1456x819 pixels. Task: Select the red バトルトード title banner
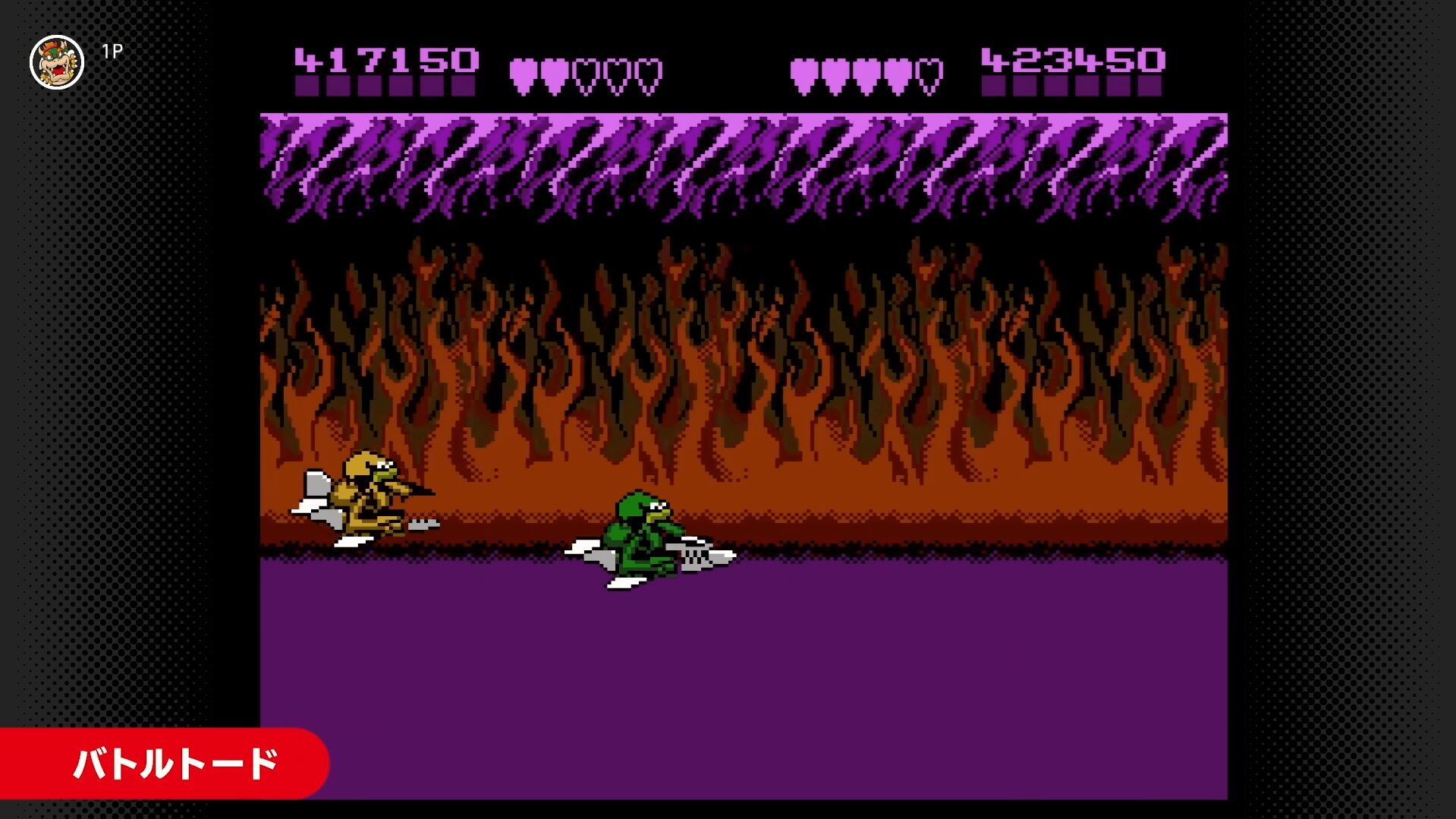point(164,763)
